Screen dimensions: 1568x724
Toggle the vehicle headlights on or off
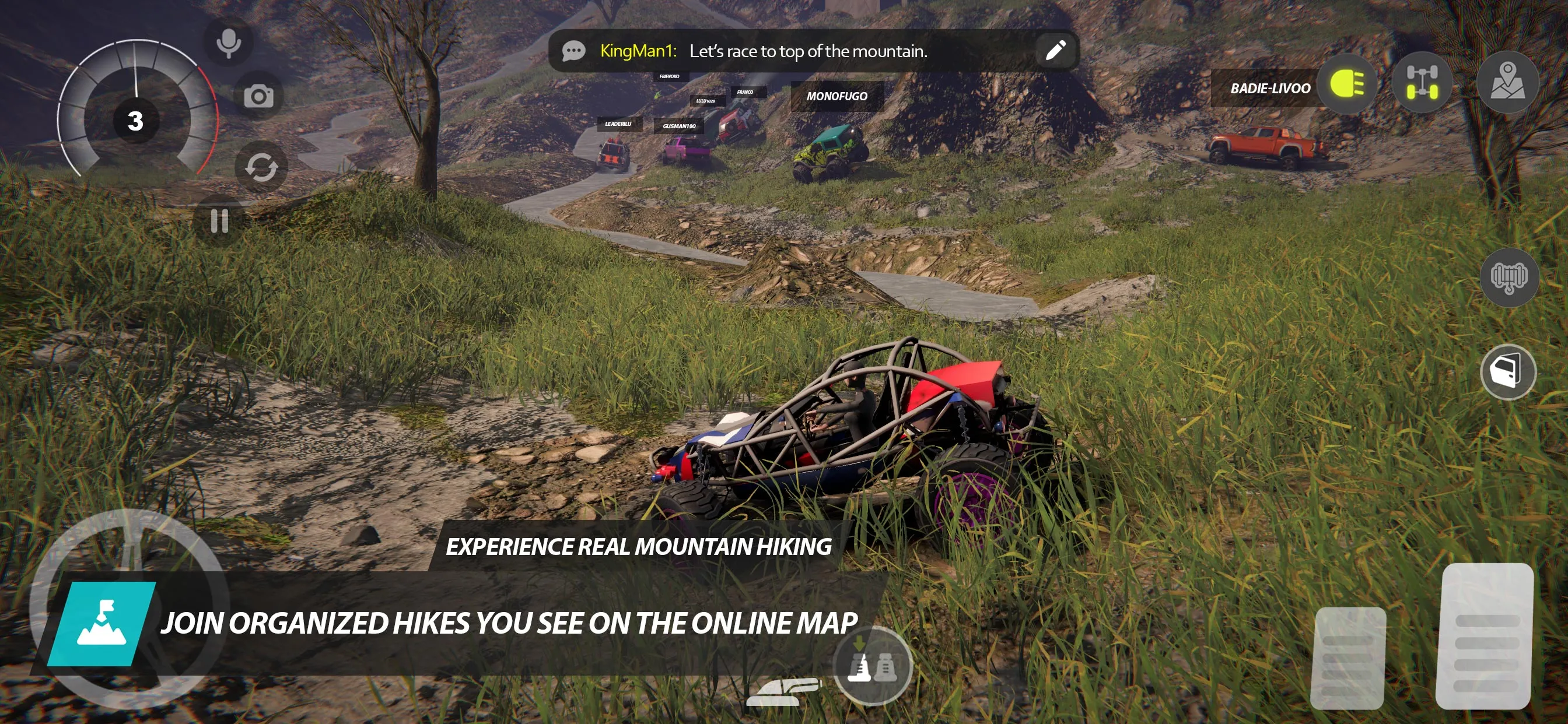1346,85
